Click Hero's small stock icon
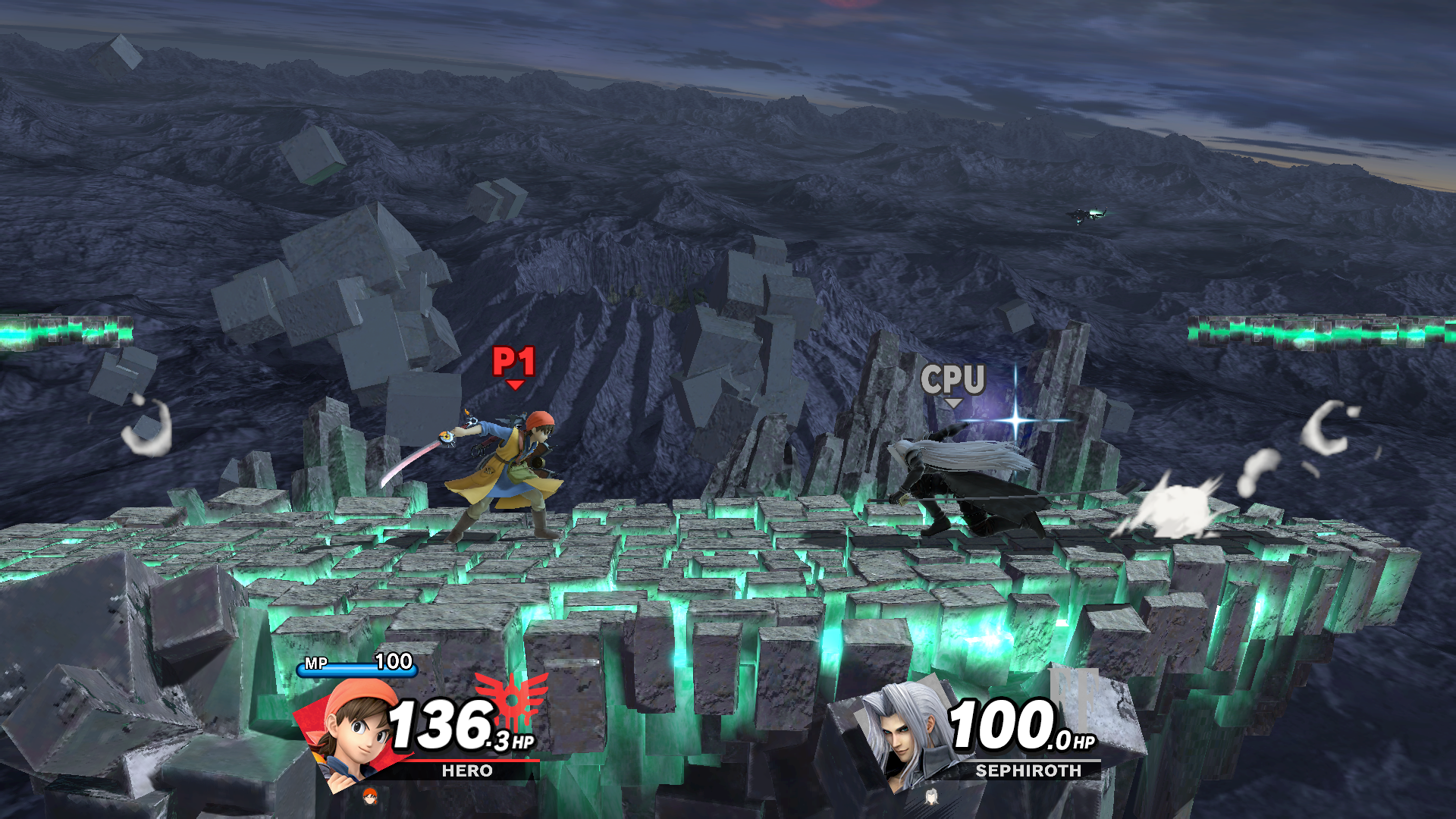The image size is (1456, 819). click(370, 795)
